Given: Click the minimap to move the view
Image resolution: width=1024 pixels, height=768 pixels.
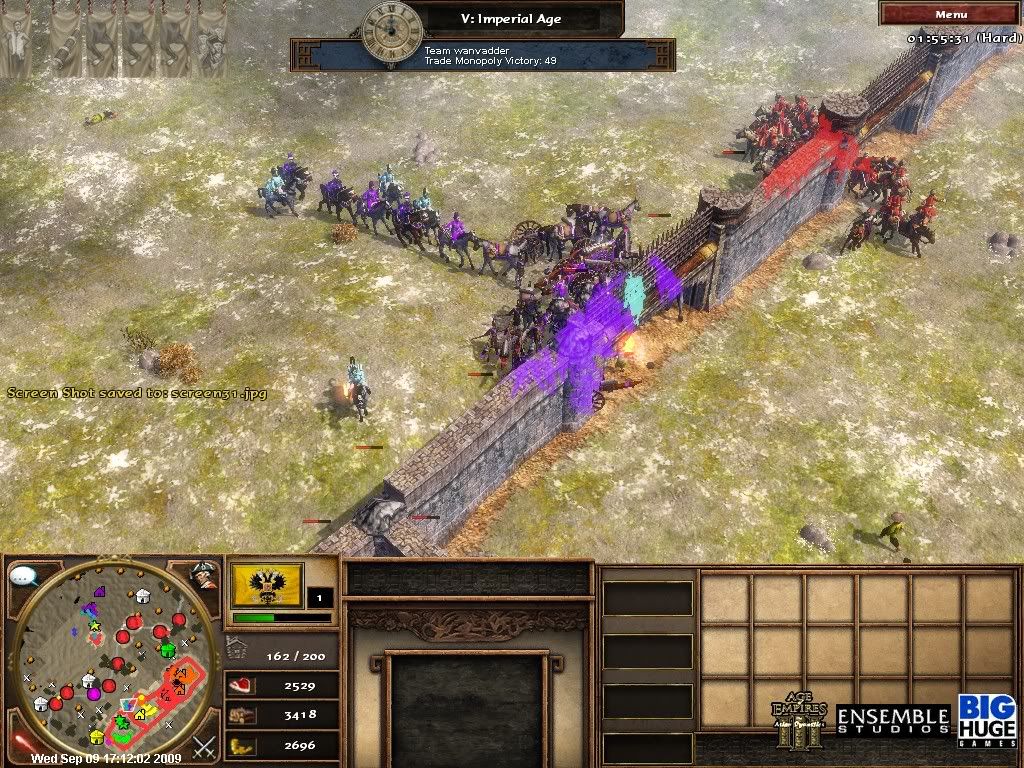Looking at the screenshot, I should 115,660.
